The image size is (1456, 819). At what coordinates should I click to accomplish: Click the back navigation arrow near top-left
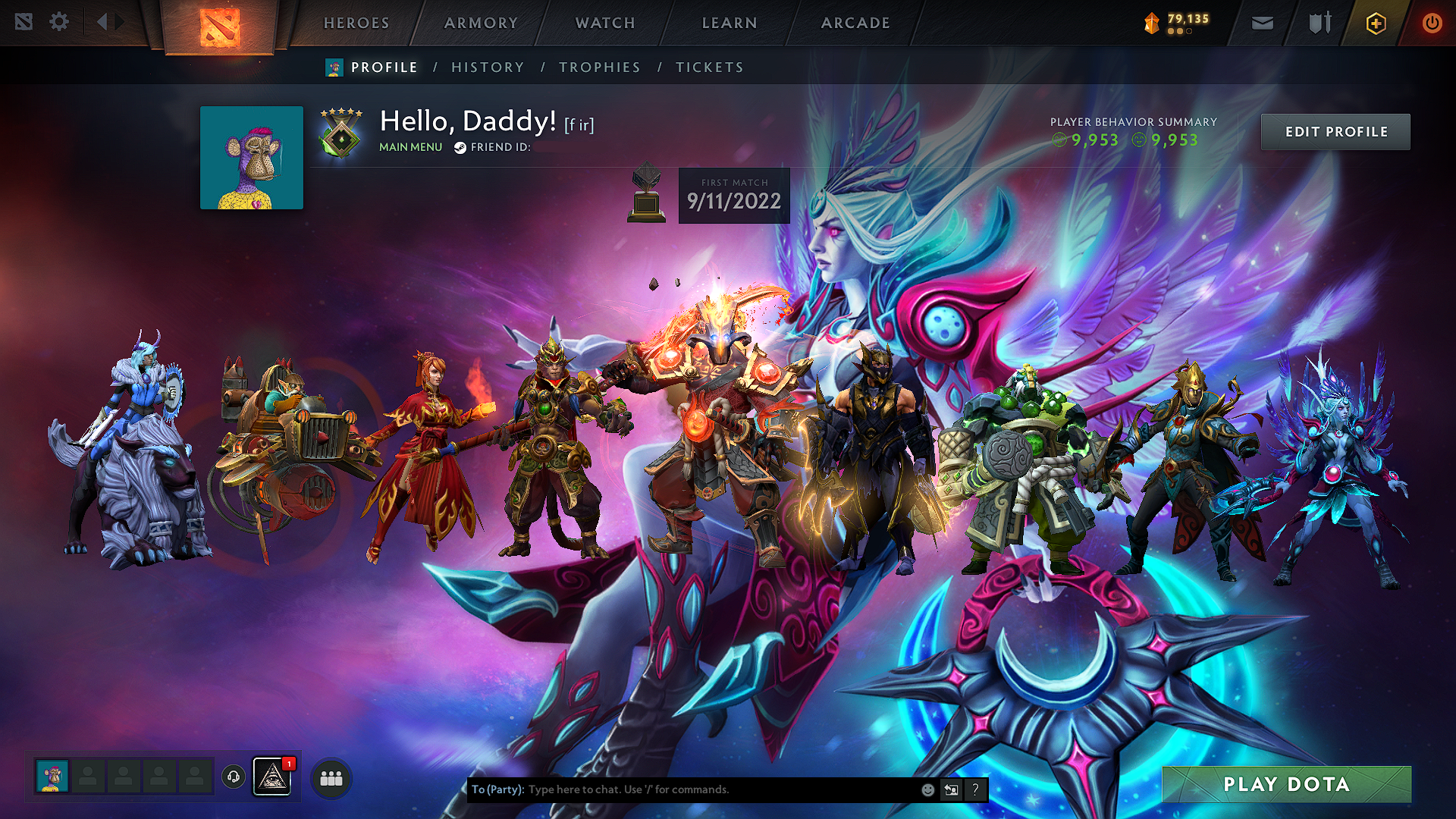(x=101, y=22)
